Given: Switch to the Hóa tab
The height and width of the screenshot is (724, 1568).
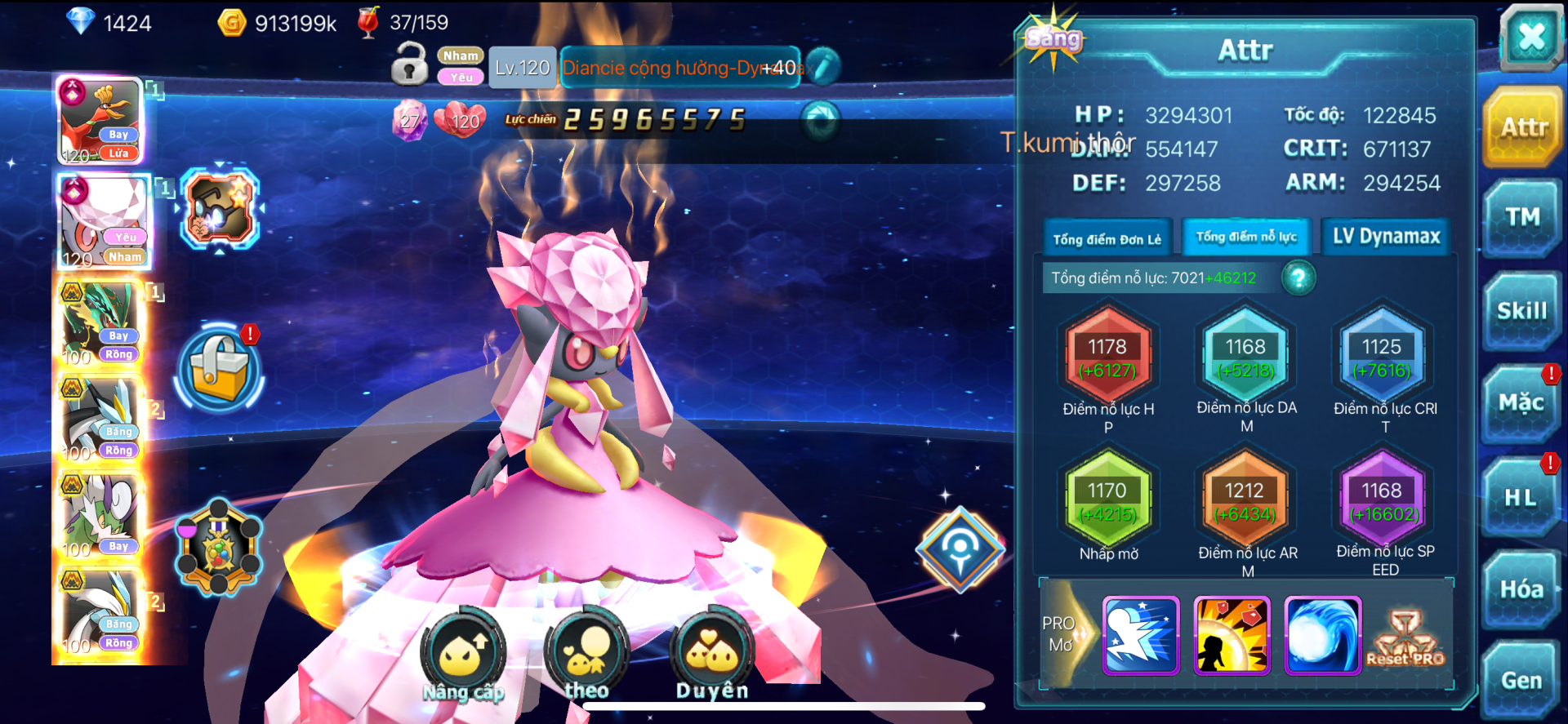Looking at the screenshot, I should pos(1521,589).
